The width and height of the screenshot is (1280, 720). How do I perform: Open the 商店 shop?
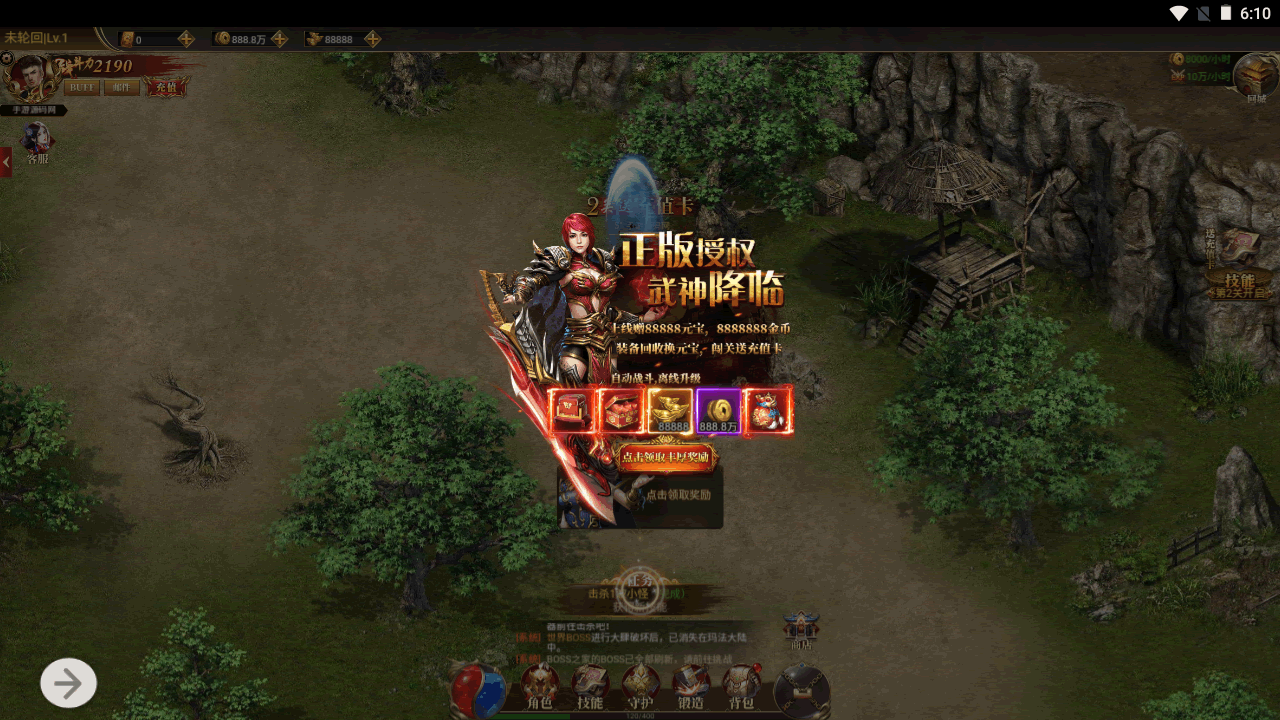click(x=801, y=631)
